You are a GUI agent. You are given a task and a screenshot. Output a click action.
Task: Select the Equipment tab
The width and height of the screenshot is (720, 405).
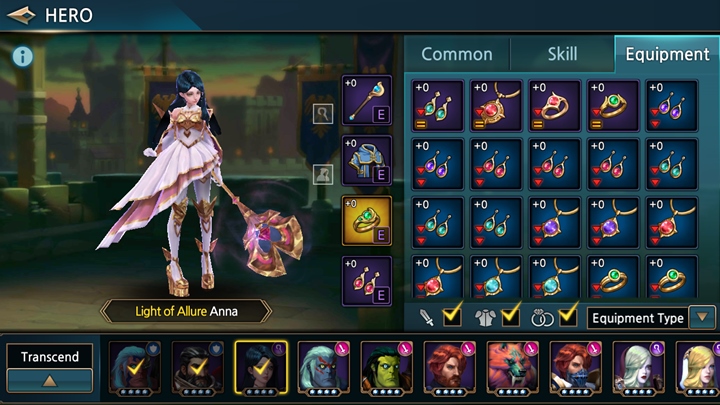[666, 54]
